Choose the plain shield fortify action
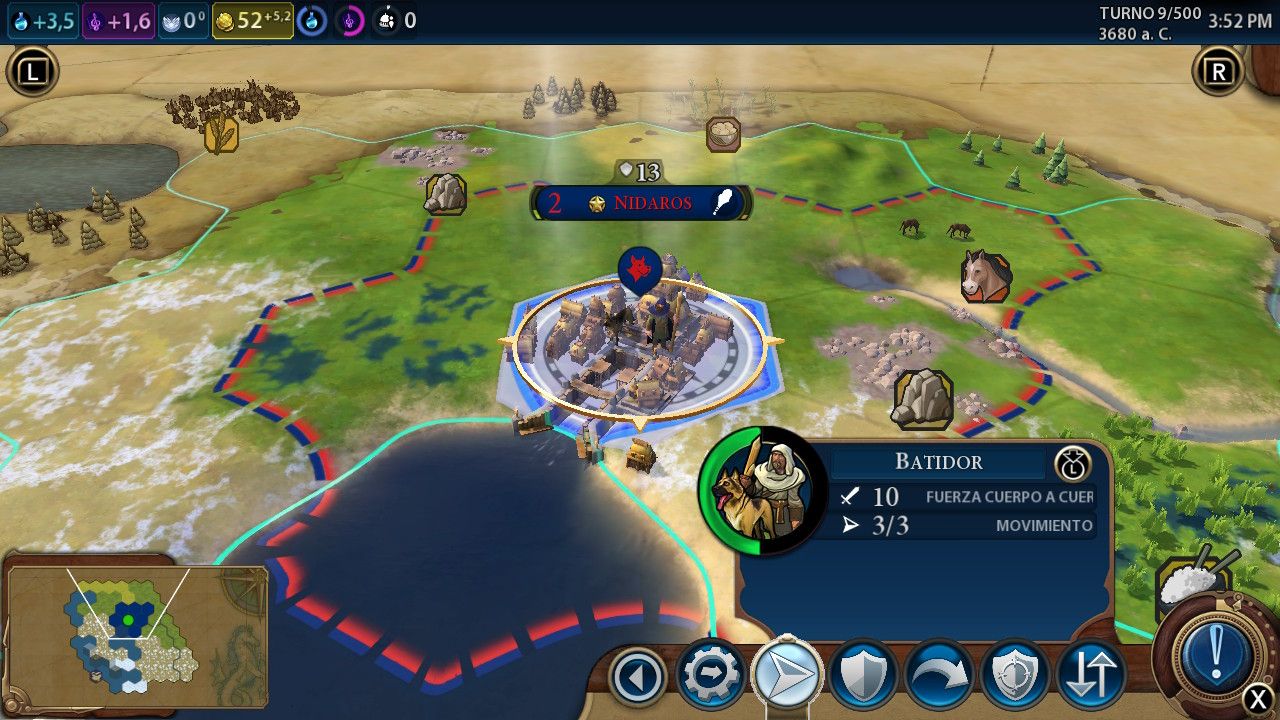Screen dimensions: 1280x720 coord(863,677)
